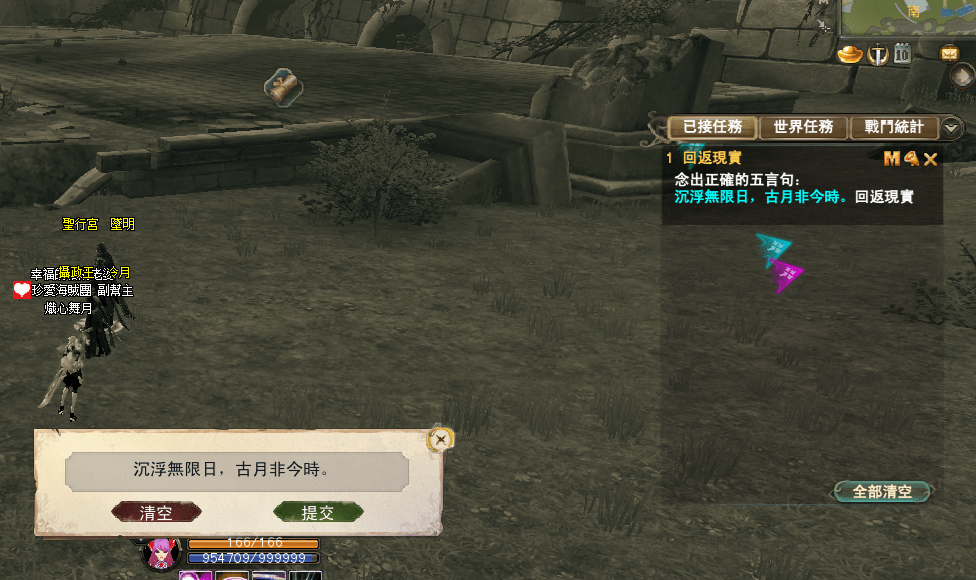Switch to the 已接任務 tab
The image size is (976, 580).
[x=712, y=128]
